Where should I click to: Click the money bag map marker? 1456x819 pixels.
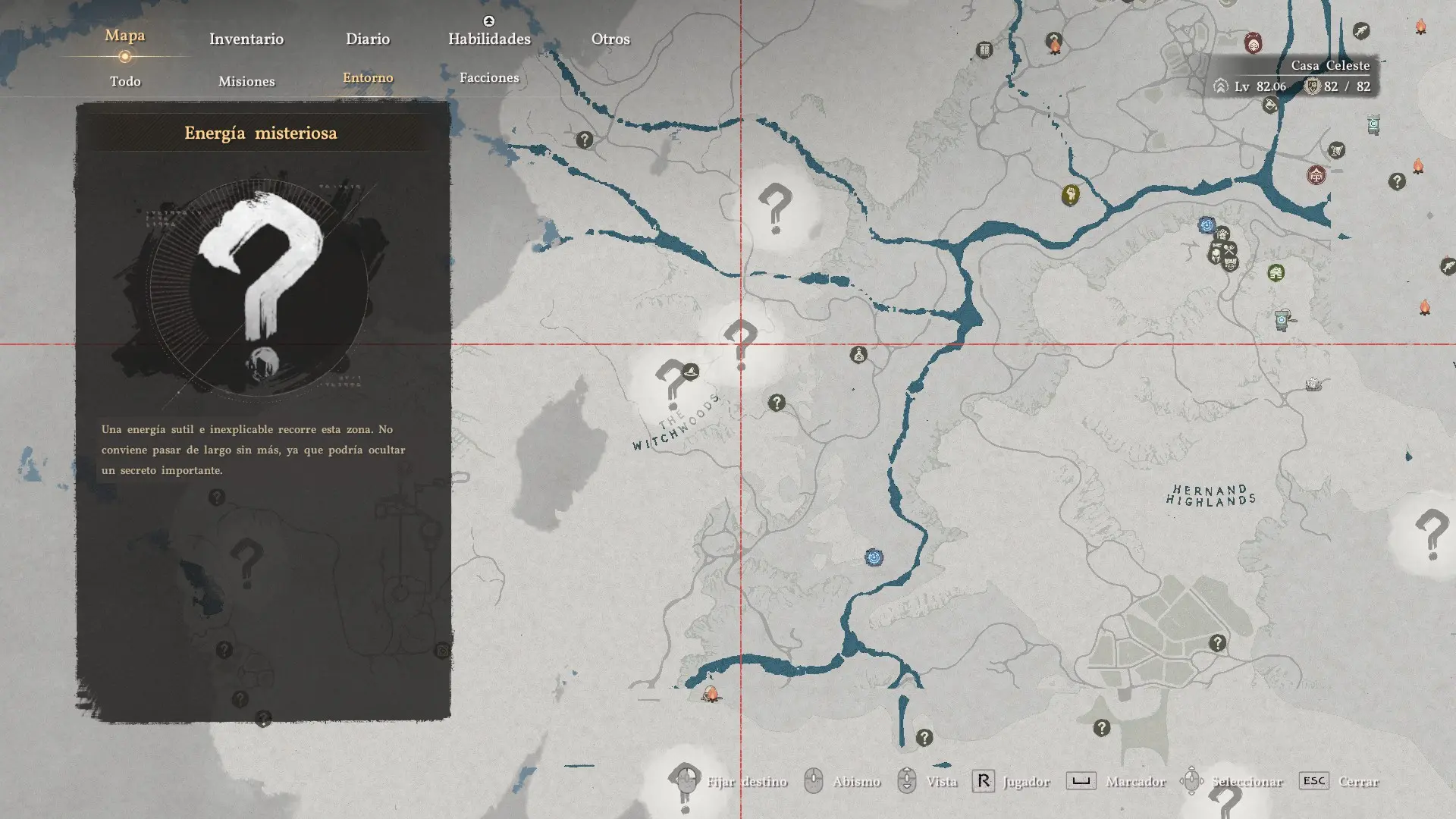click(858, 354)
